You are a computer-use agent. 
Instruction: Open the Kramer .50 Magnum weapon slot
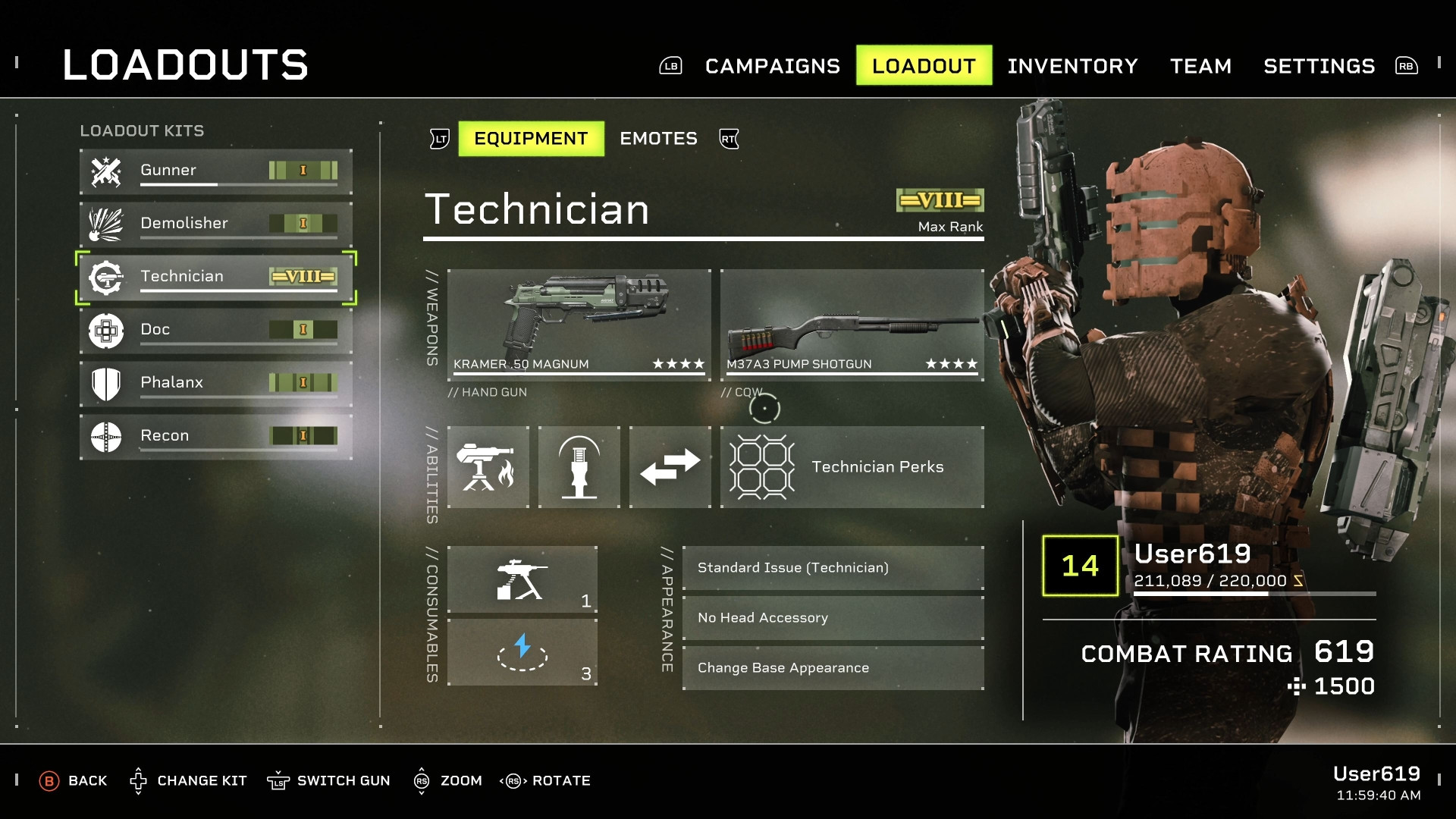click(579, 324)
